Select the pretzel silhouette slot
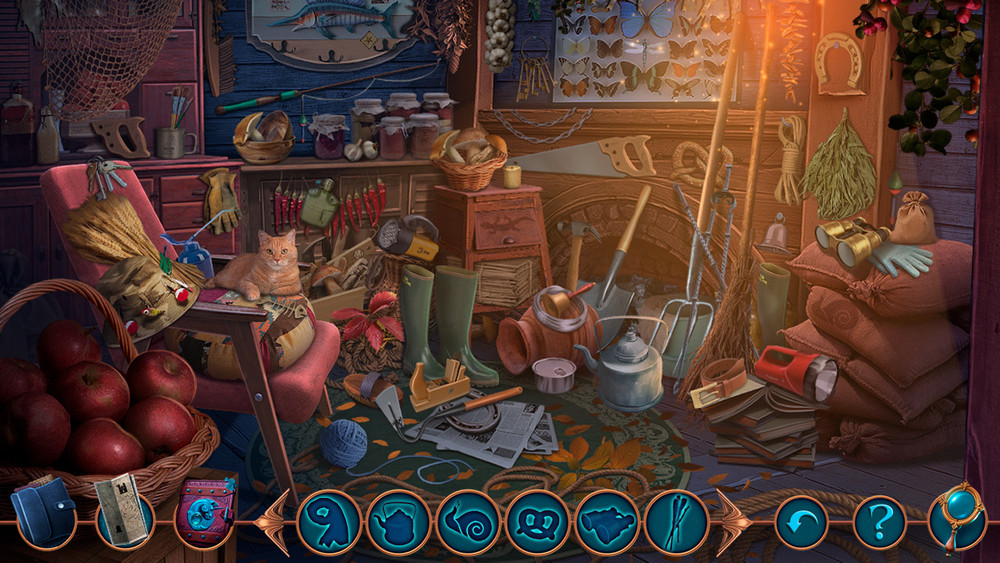1000x563 pixels. coord(538,522)
